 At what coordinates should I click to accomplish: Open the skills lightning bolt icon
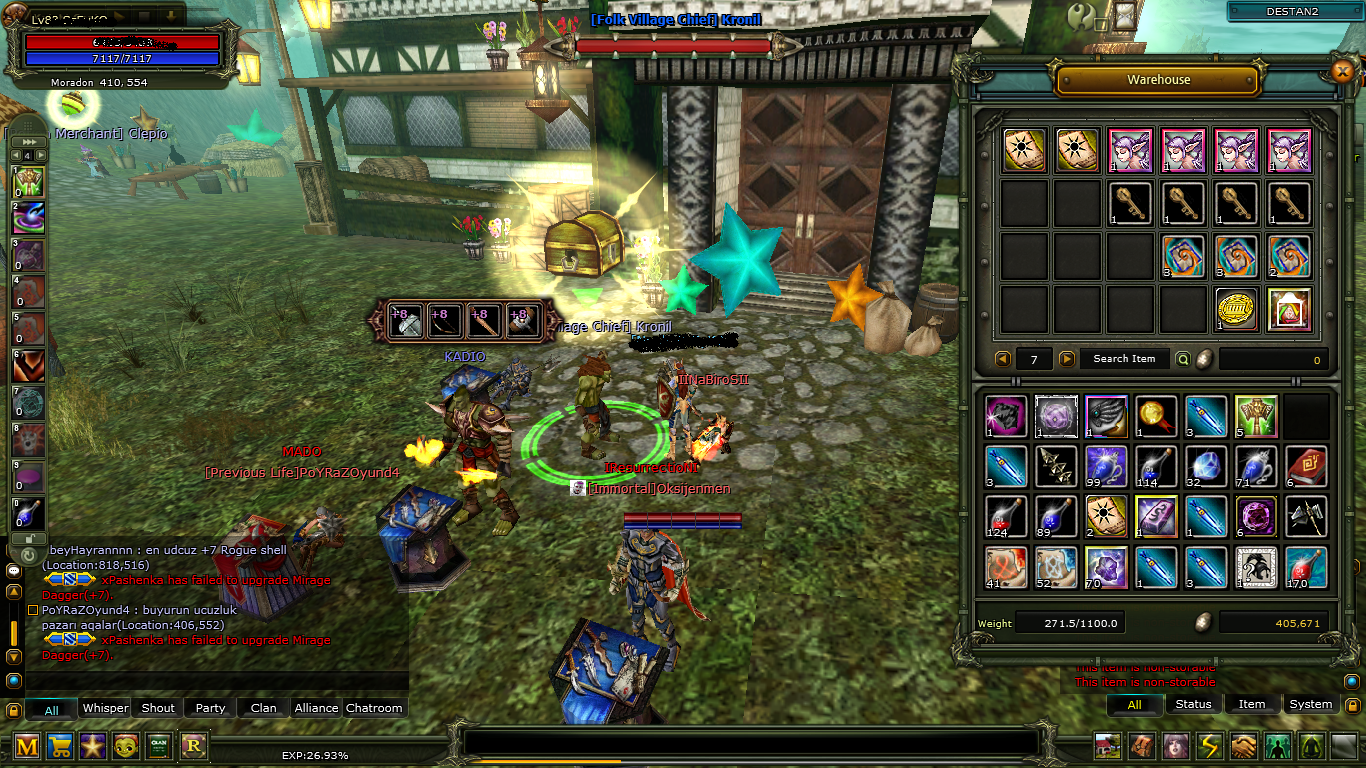click(x=1208, y=746)
